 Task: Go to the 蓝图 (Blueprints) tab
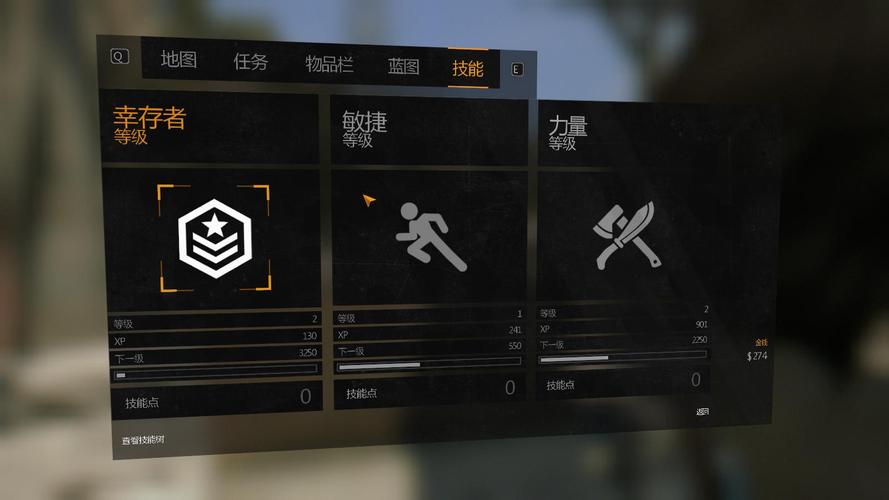(404, 67)
